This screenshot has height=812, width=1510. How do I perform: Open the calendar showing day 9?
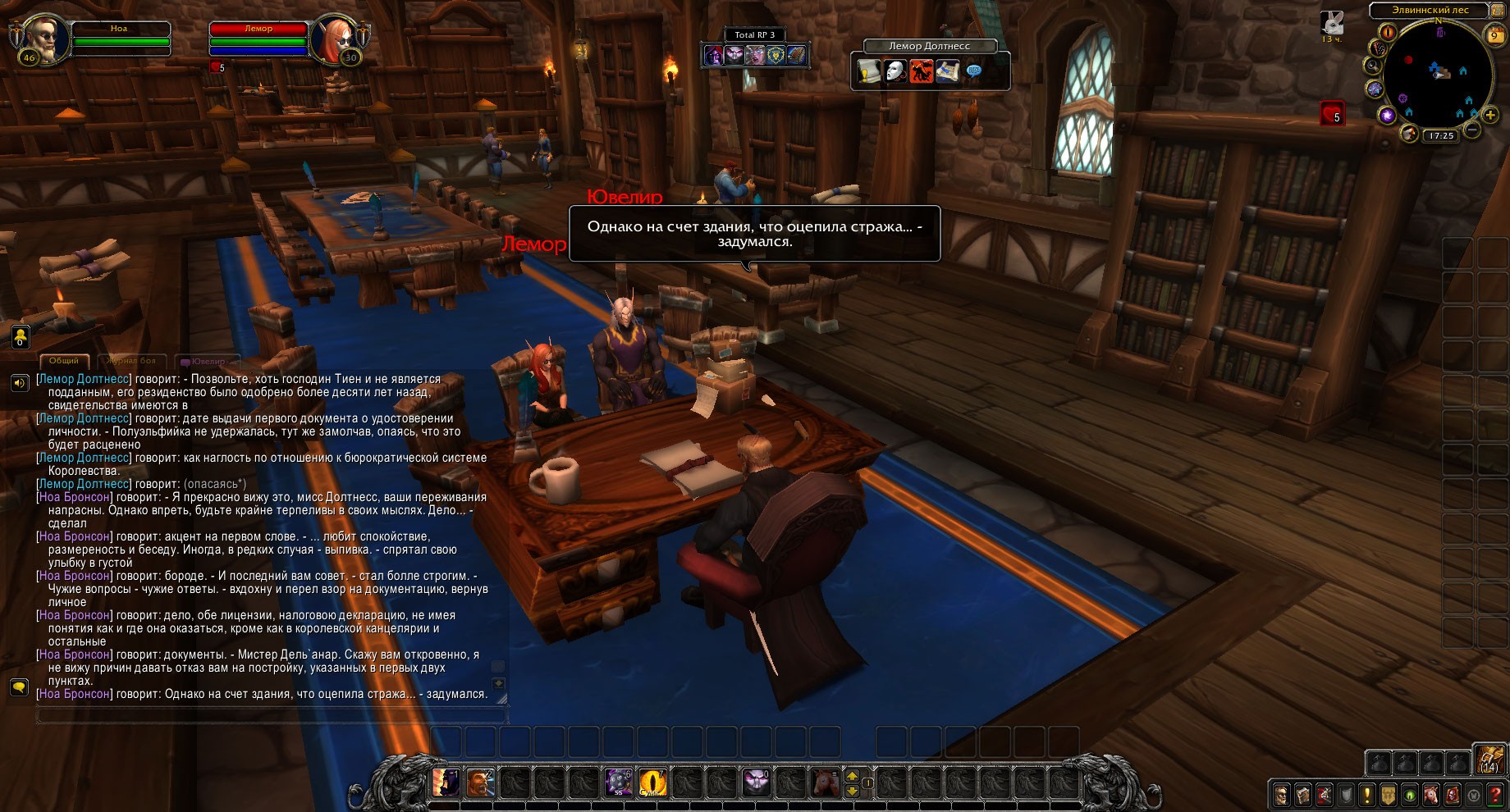[1494, 34]
